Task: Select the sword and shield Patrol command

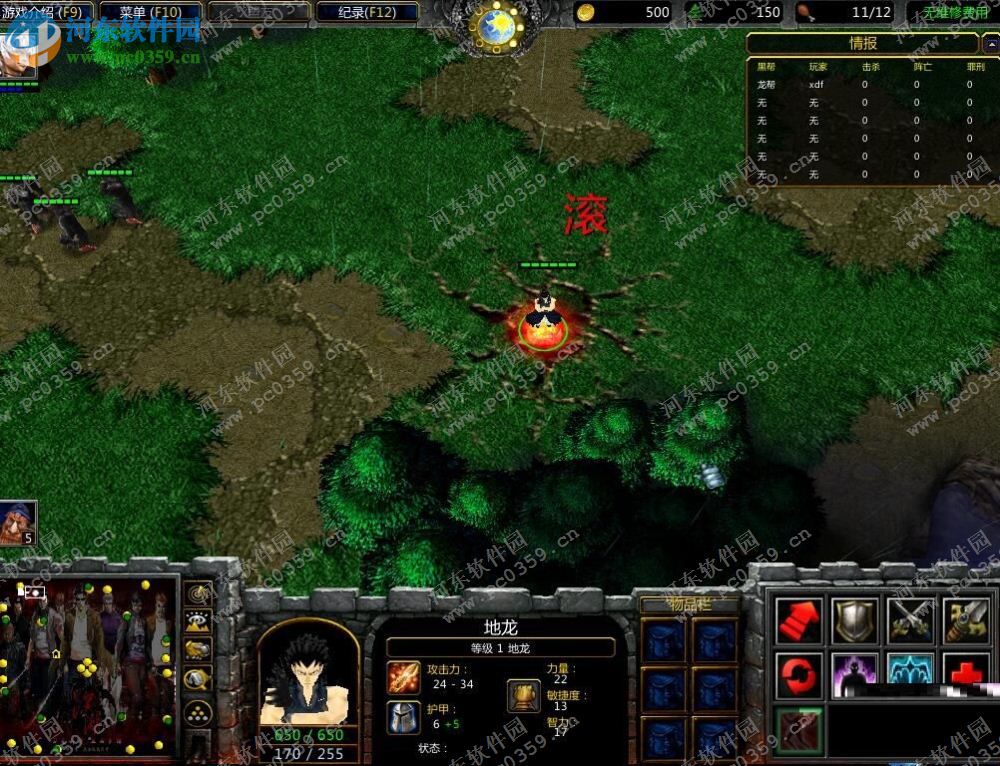Action: (x=966, y=621)
